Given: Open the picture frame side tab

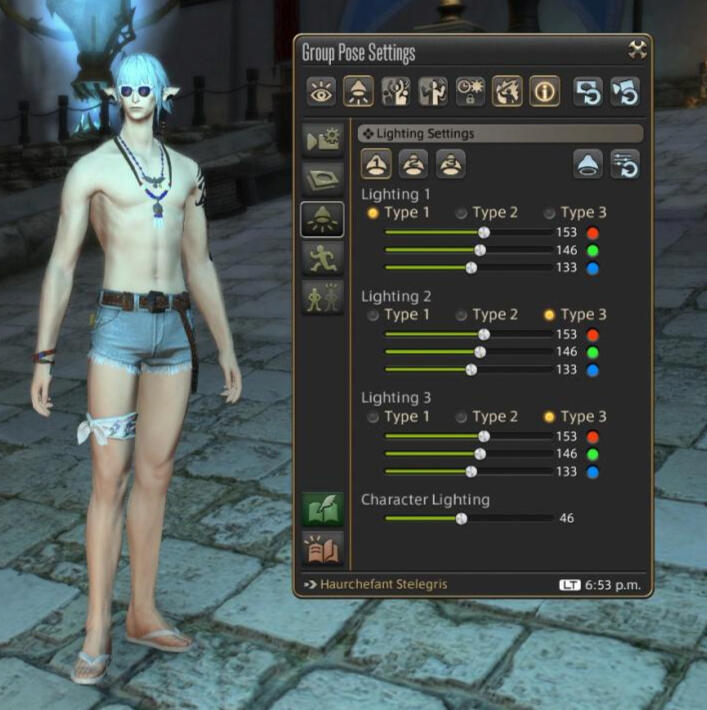Looking at the screenshot, I should (x=323, y=179).
